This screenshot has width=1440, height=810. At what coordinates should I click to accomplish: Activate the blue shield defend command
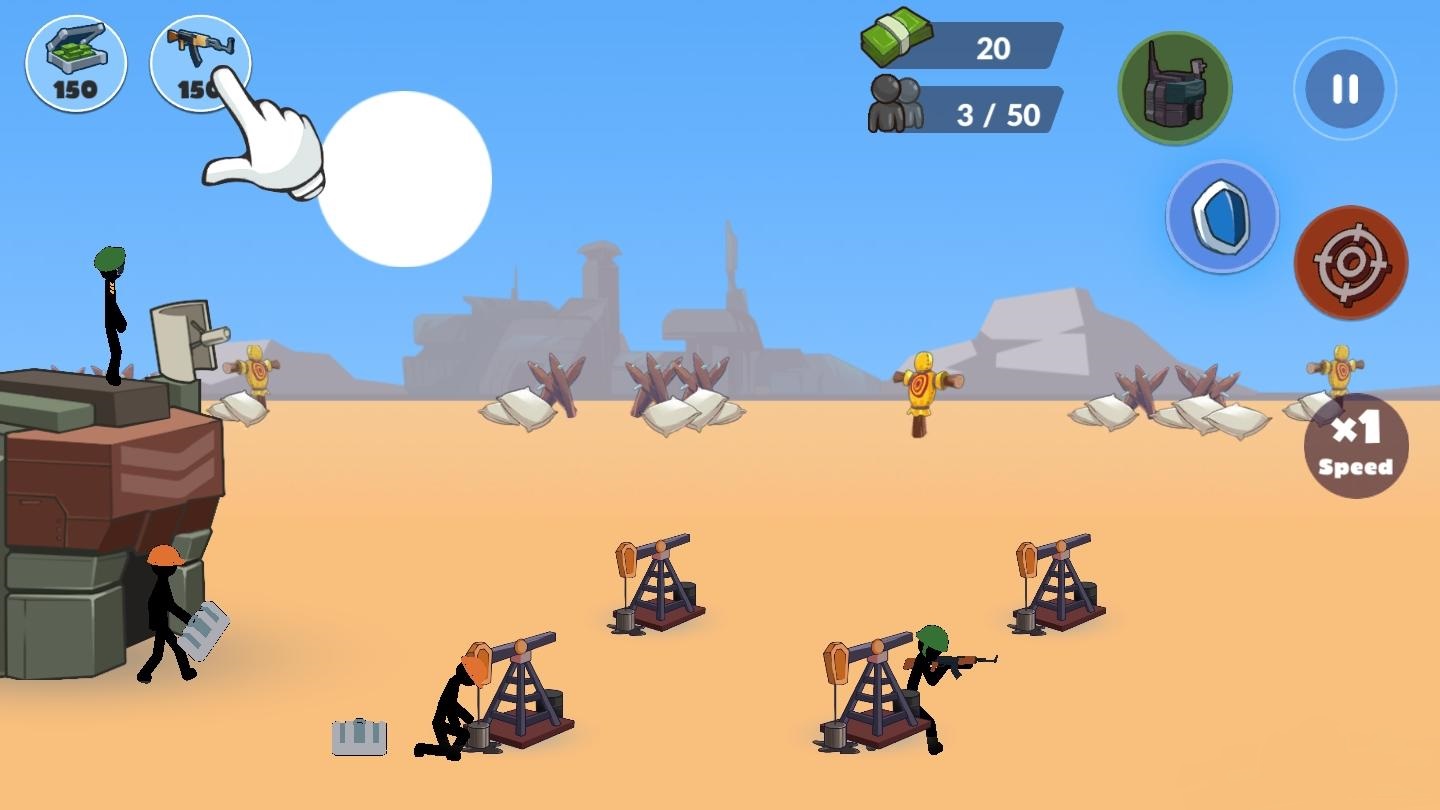(x=1222, y=217)
